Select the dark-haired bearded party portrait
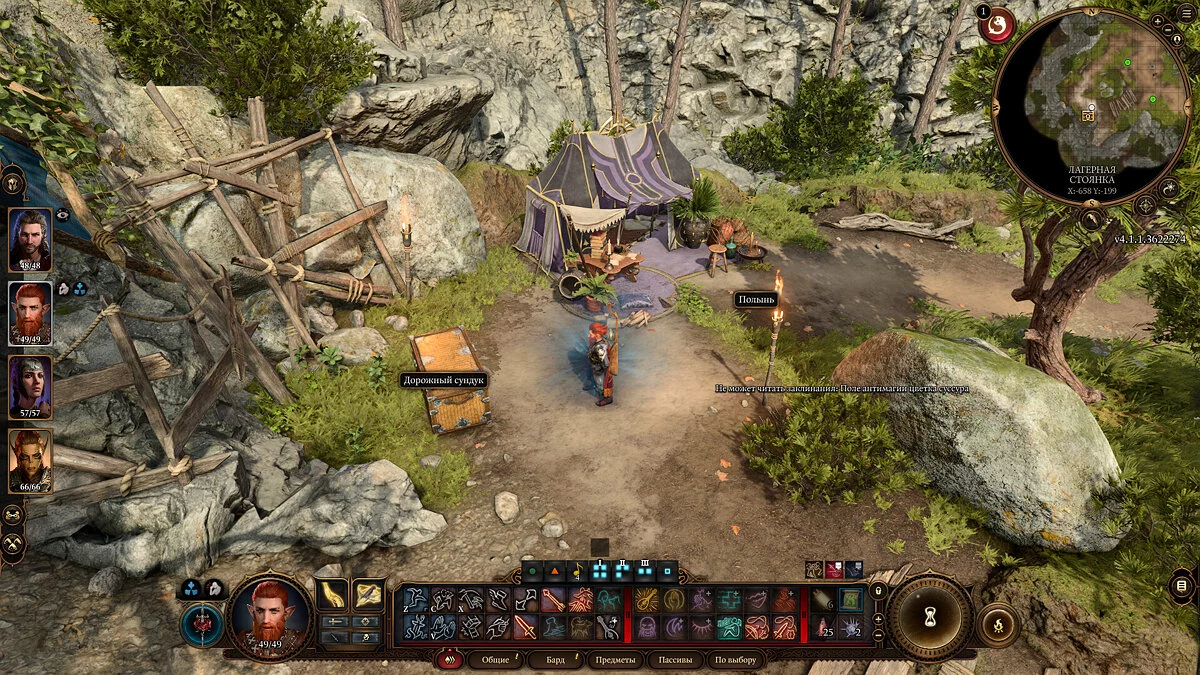Image resolution: width=1200 pixels, height=675 pixels. pyautogui.click(x=30, y=239)
